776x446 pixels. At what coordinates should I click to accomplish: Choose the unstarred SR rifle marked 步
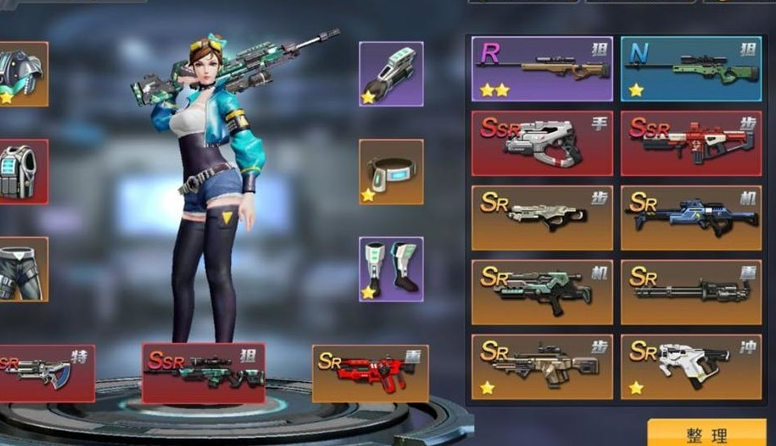pyautogui.click(x=542, y=217)
